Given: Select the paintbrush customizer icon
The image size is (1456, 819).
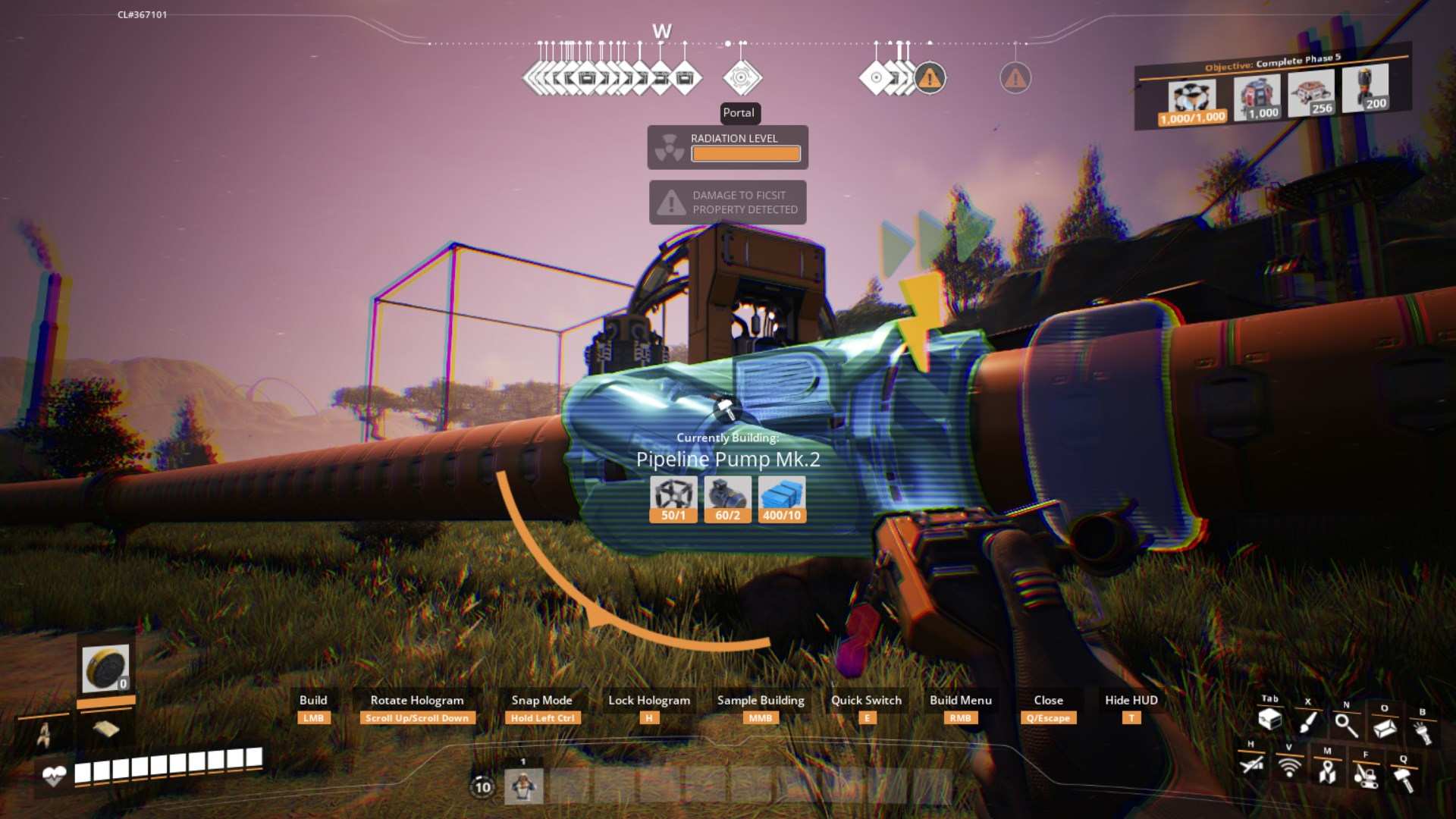Looking at the screenshot, I should point(1307,723).
